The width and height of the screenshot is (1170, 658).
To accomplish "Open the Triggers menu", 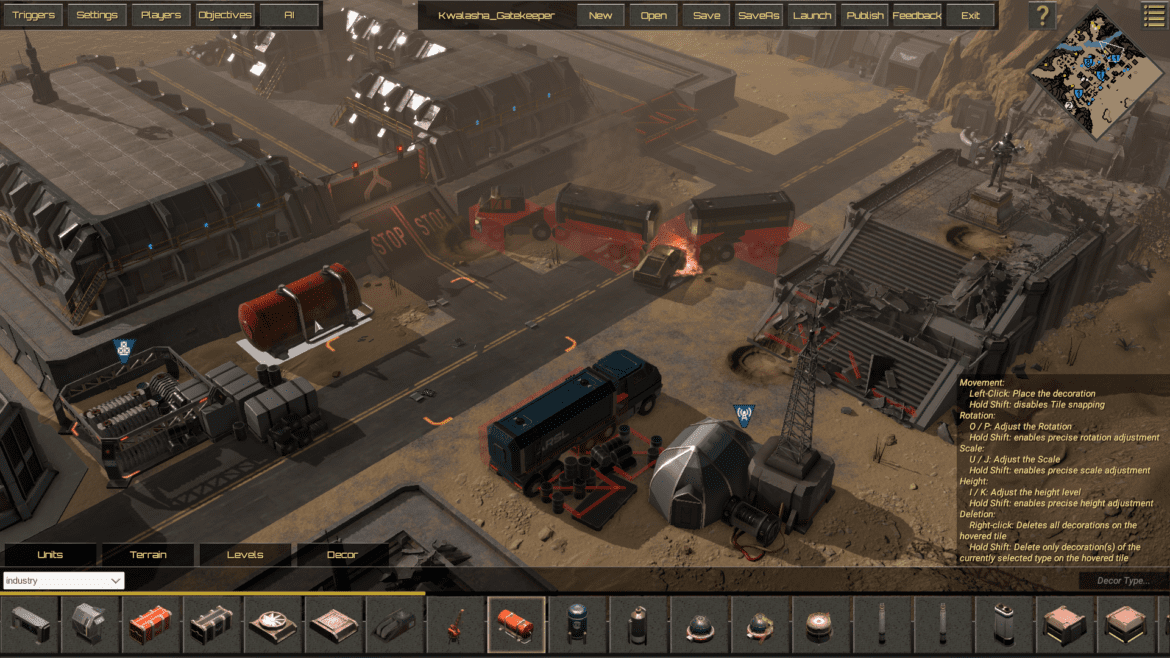I will pyautogui.click(x=34, y=15).
